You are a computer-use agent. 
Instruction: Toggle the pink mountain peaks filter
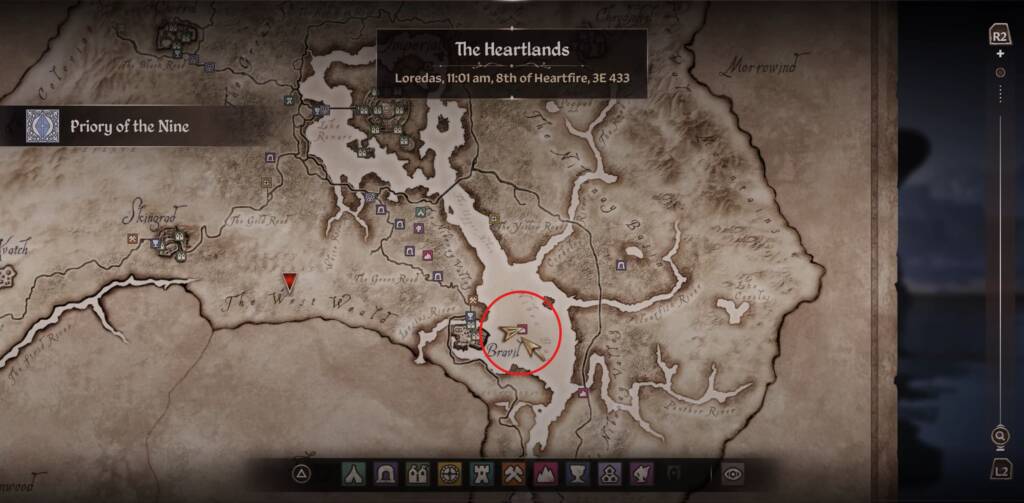point(543,473)
